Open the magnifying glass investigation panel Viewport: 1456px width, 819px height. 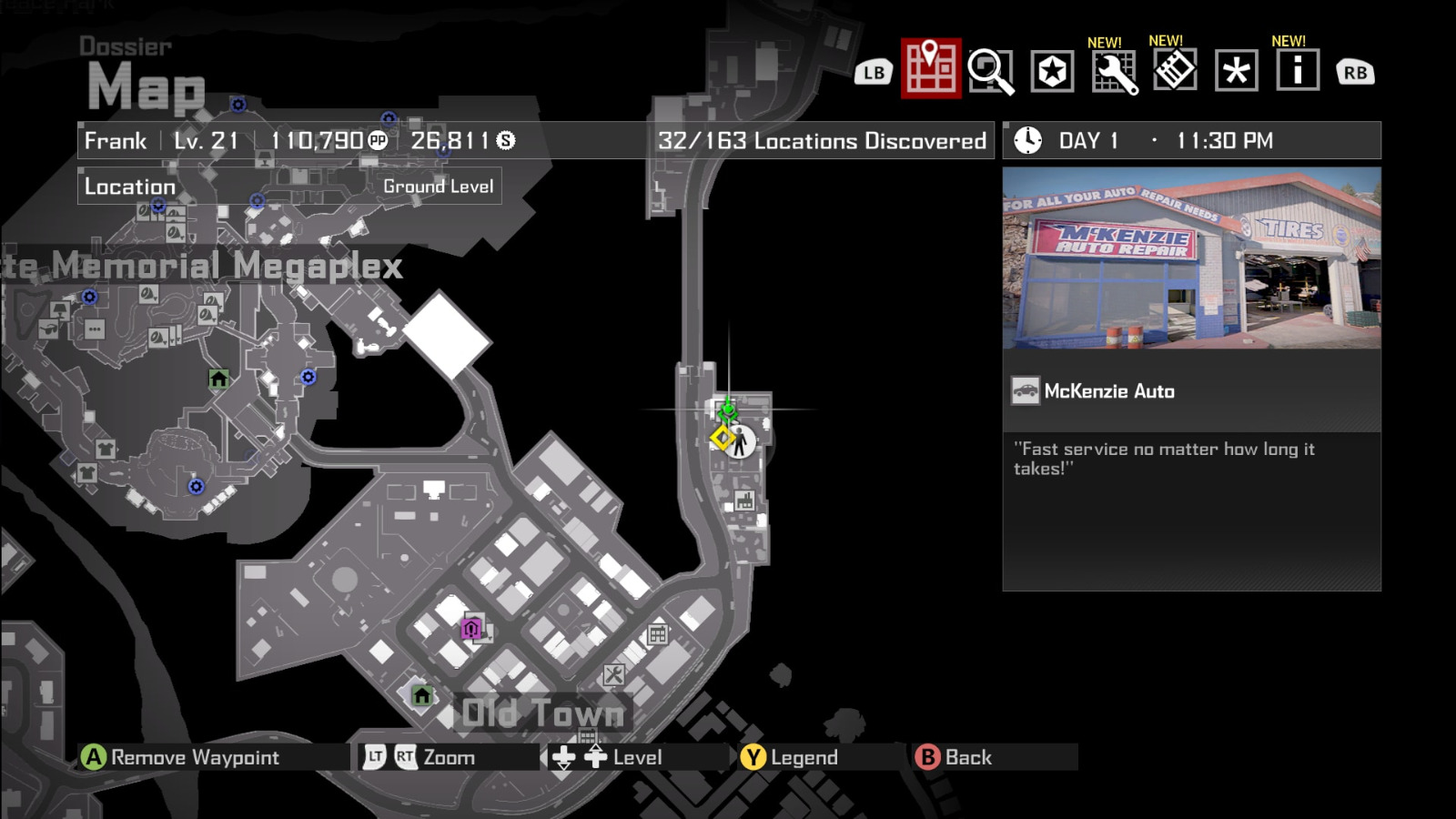[x=992, y=71]
